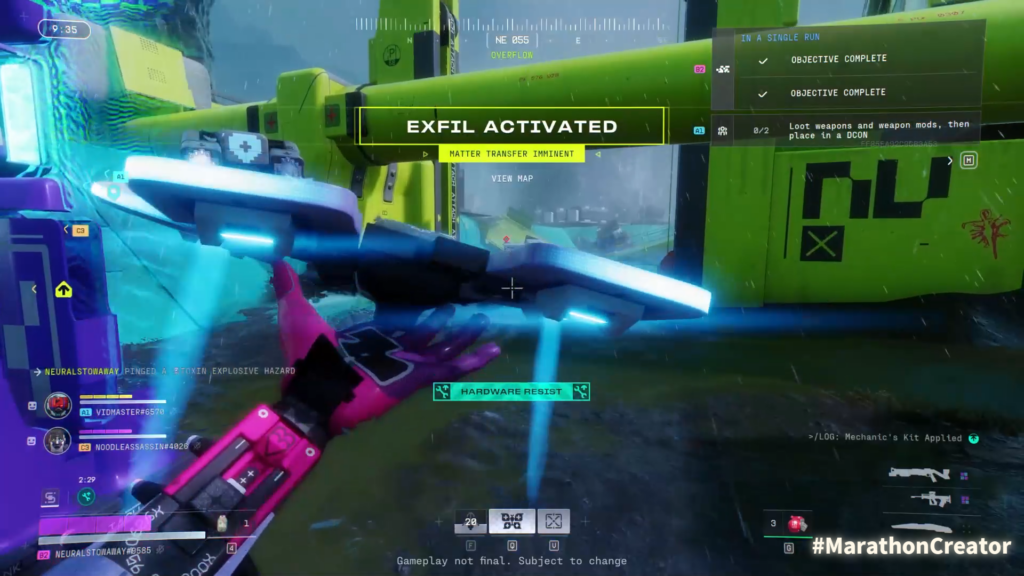Select the crossed-square ability slot
Image resolution: width=1024 pixels, height=576 pixels.
click(553, 521)
